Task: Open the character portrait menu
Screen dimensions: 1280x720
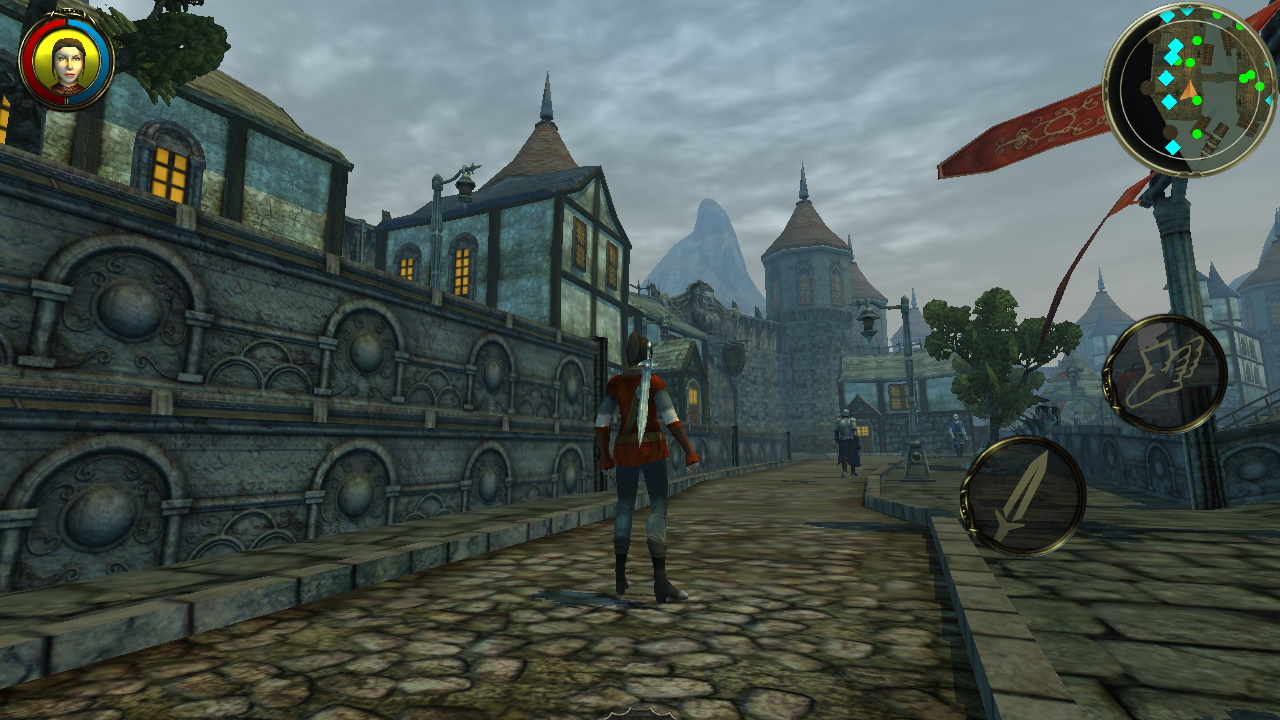Action: coord(67,60)
